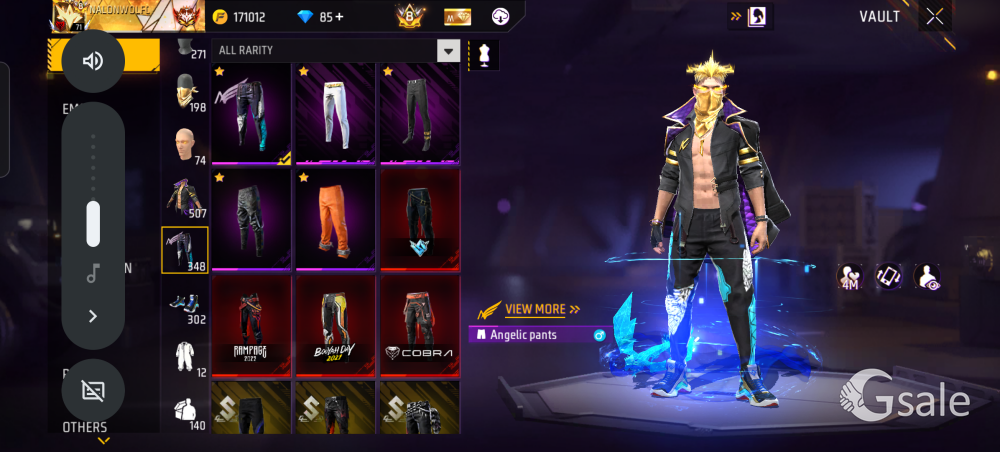1000x452 pixels.
Task: Open the Others section
Action: pos(85,427)
